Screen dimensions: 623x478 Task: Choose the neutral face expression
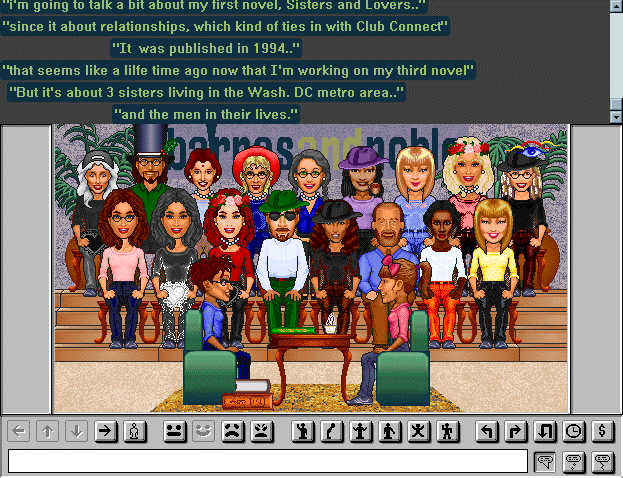[x=174, y=432]
